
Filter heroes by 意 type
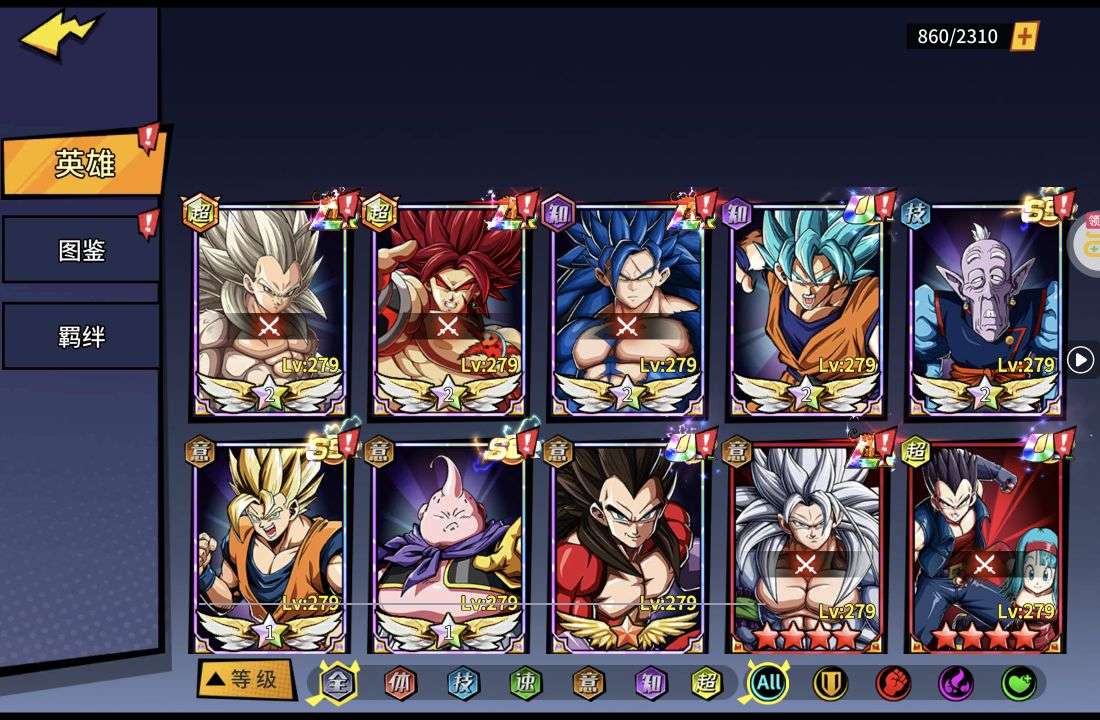pos(588,684)
